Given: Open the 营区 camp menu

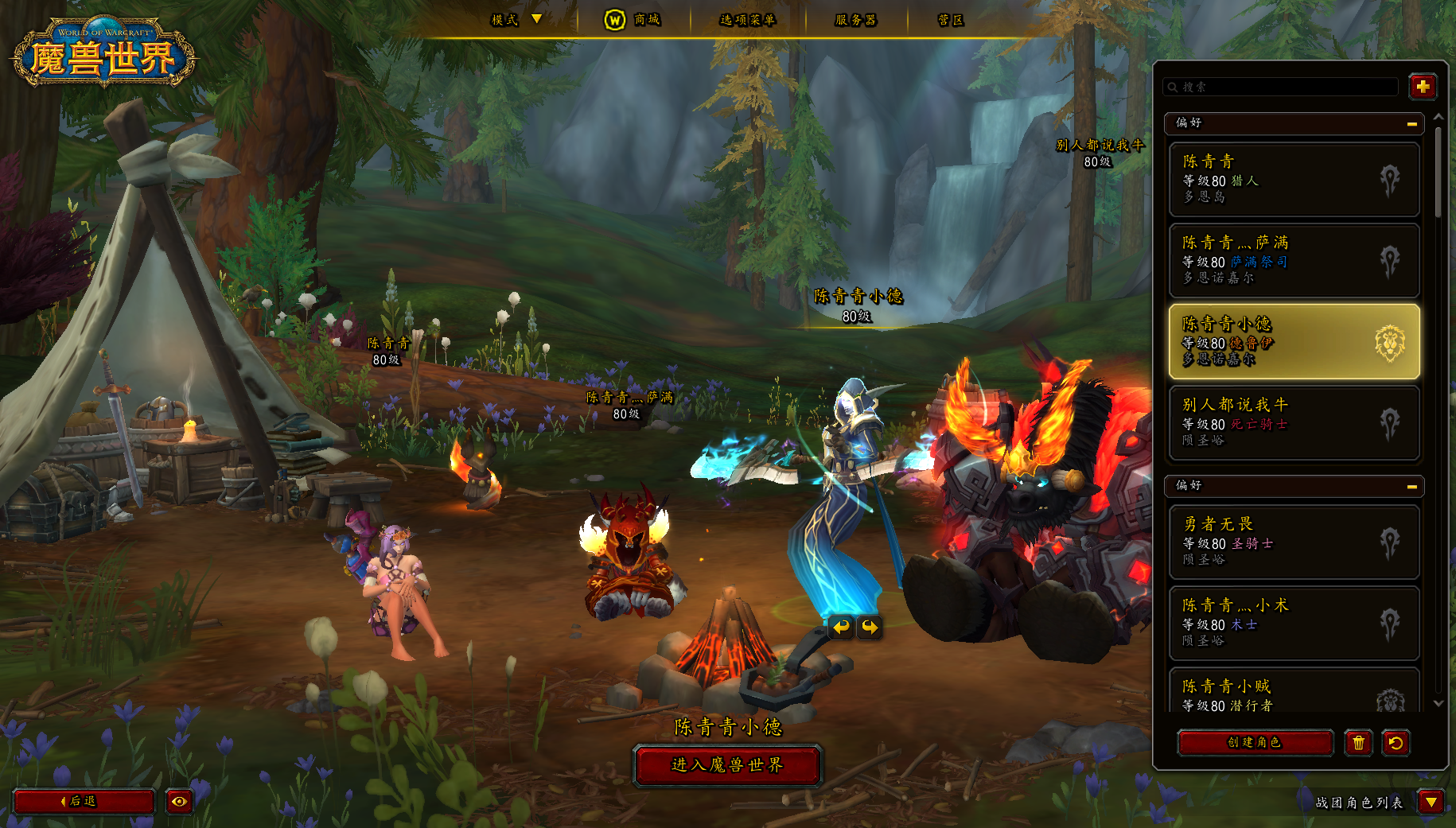Looking at the screenshot, I should tap(951, 20).
